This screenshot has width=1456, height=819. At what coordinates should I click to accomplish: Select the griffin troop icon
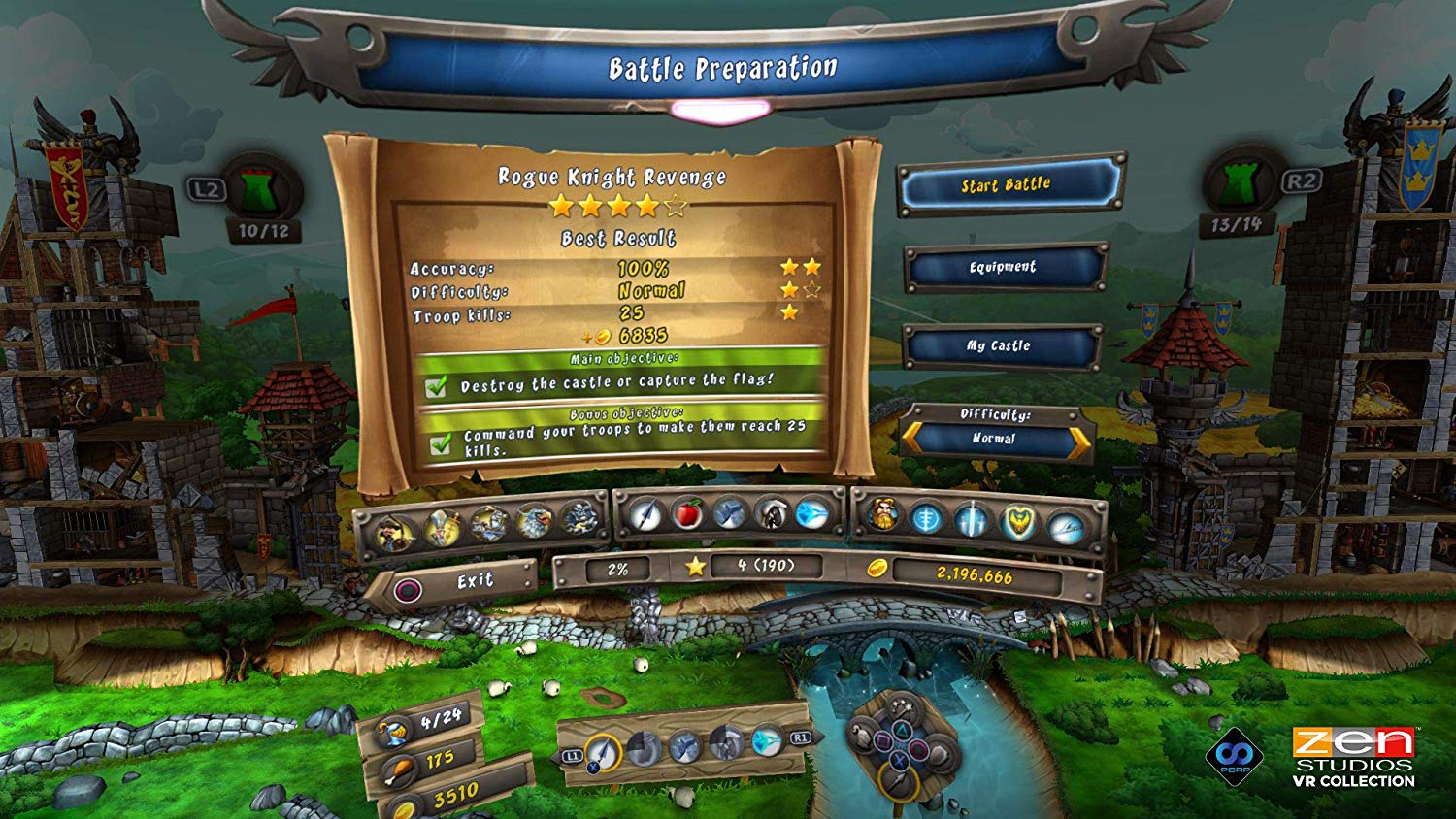(x=533, y=523)
